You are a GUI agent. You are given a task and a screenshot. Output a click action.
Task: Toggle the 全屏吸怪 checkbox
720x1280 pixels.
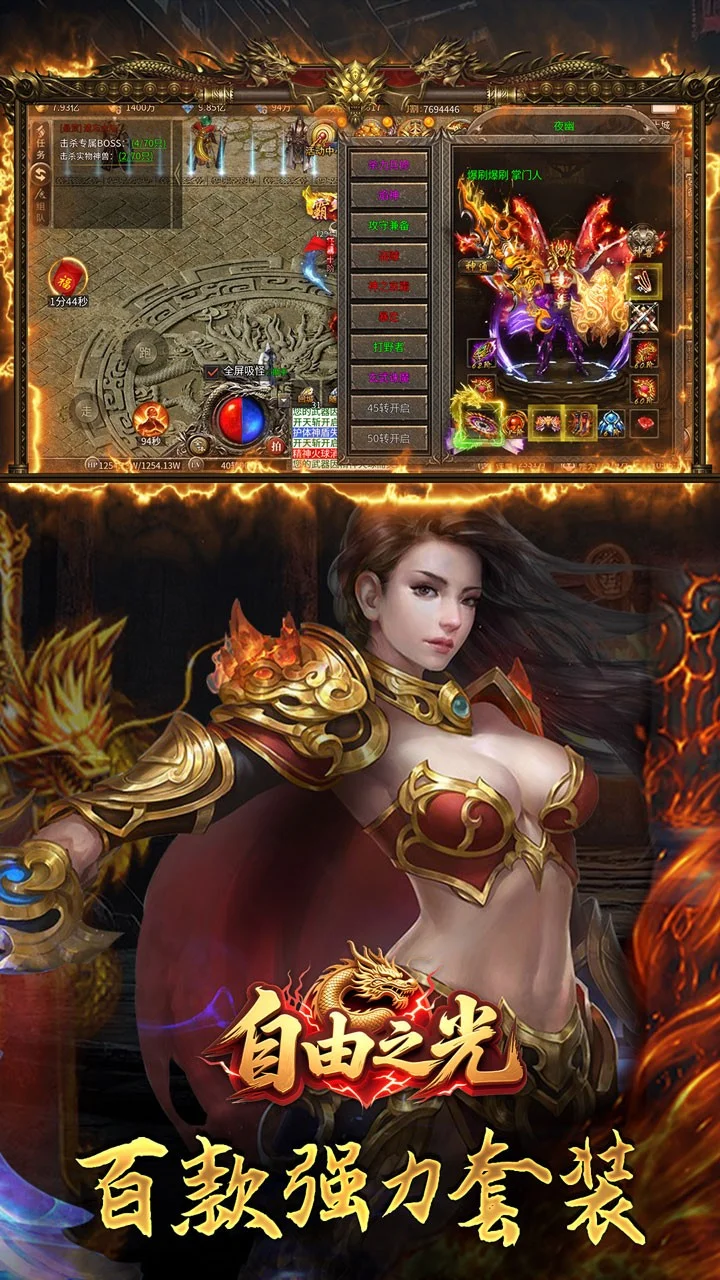tap(213, 372)
